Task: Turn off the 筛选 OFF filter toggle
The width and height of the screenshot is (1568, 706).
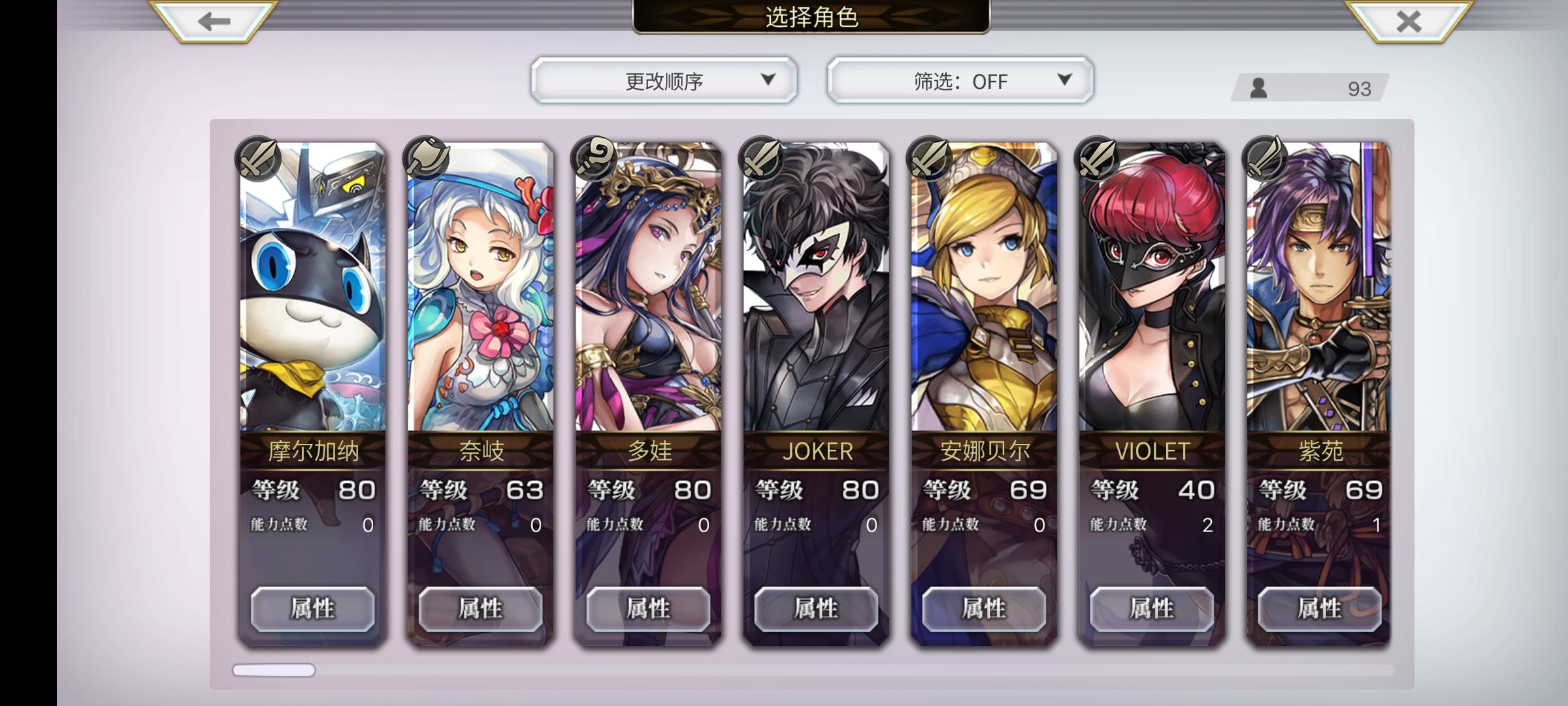Action: pos(957,80)
